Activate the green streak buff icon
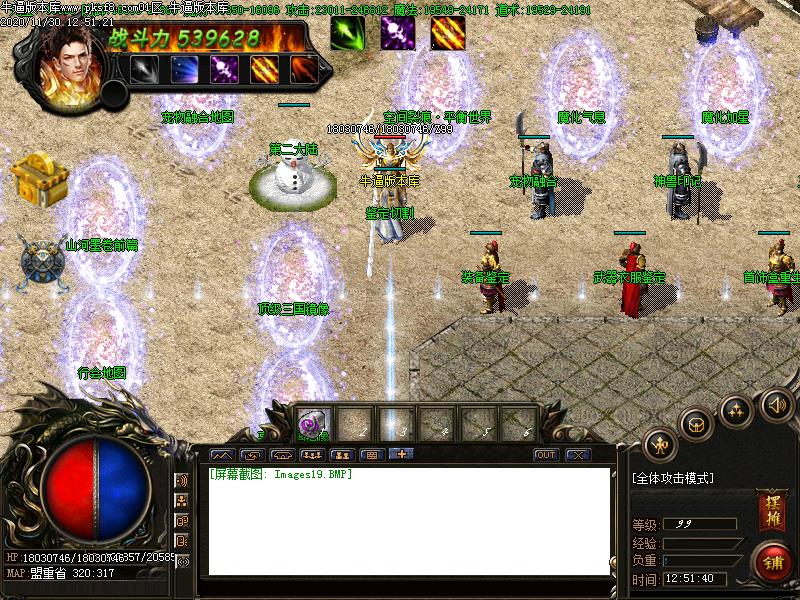This screenshot has width=800, height=600. pyautogui.click(x=348, y=33)
